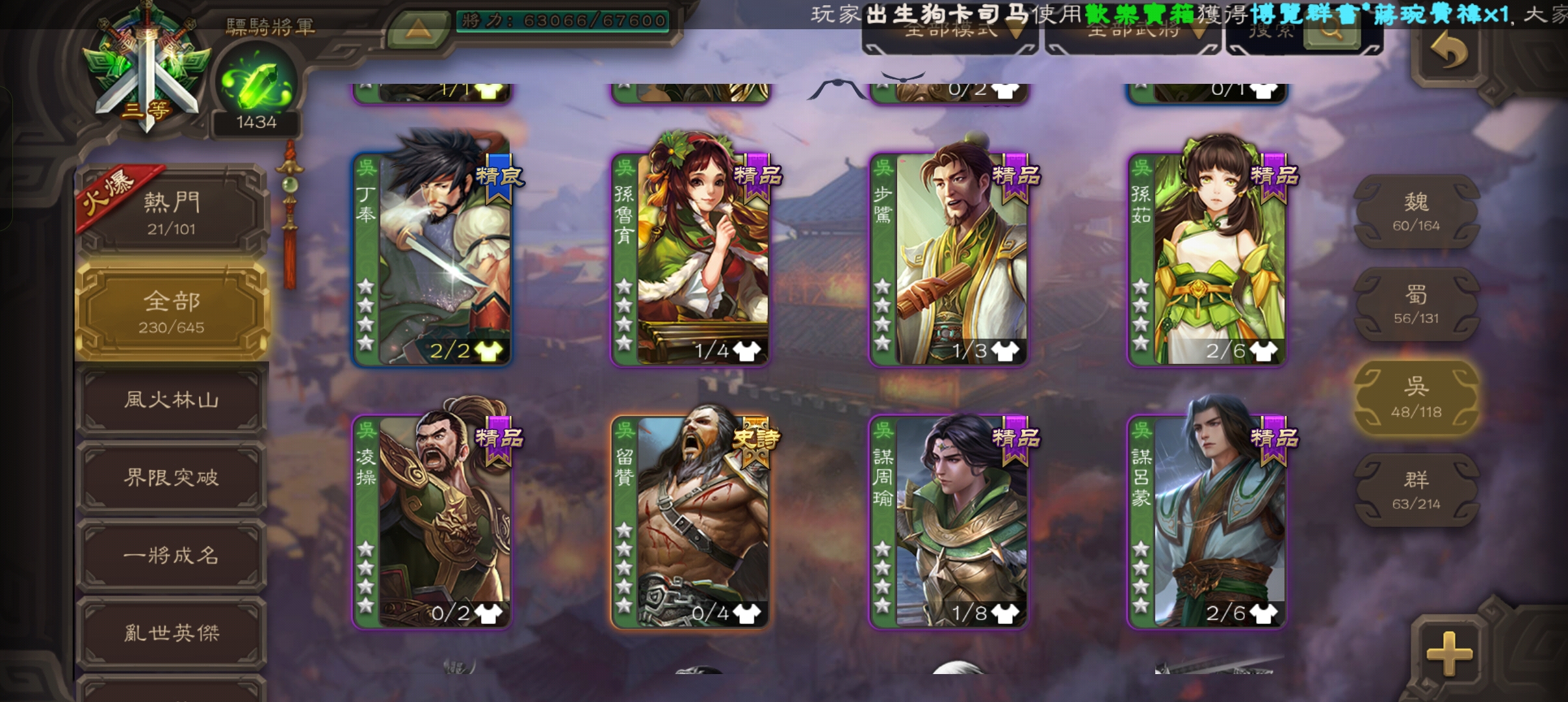Choose the 一將成名 category
The width and height of the screenshot is (1568, 702).
tap(172, 556)
